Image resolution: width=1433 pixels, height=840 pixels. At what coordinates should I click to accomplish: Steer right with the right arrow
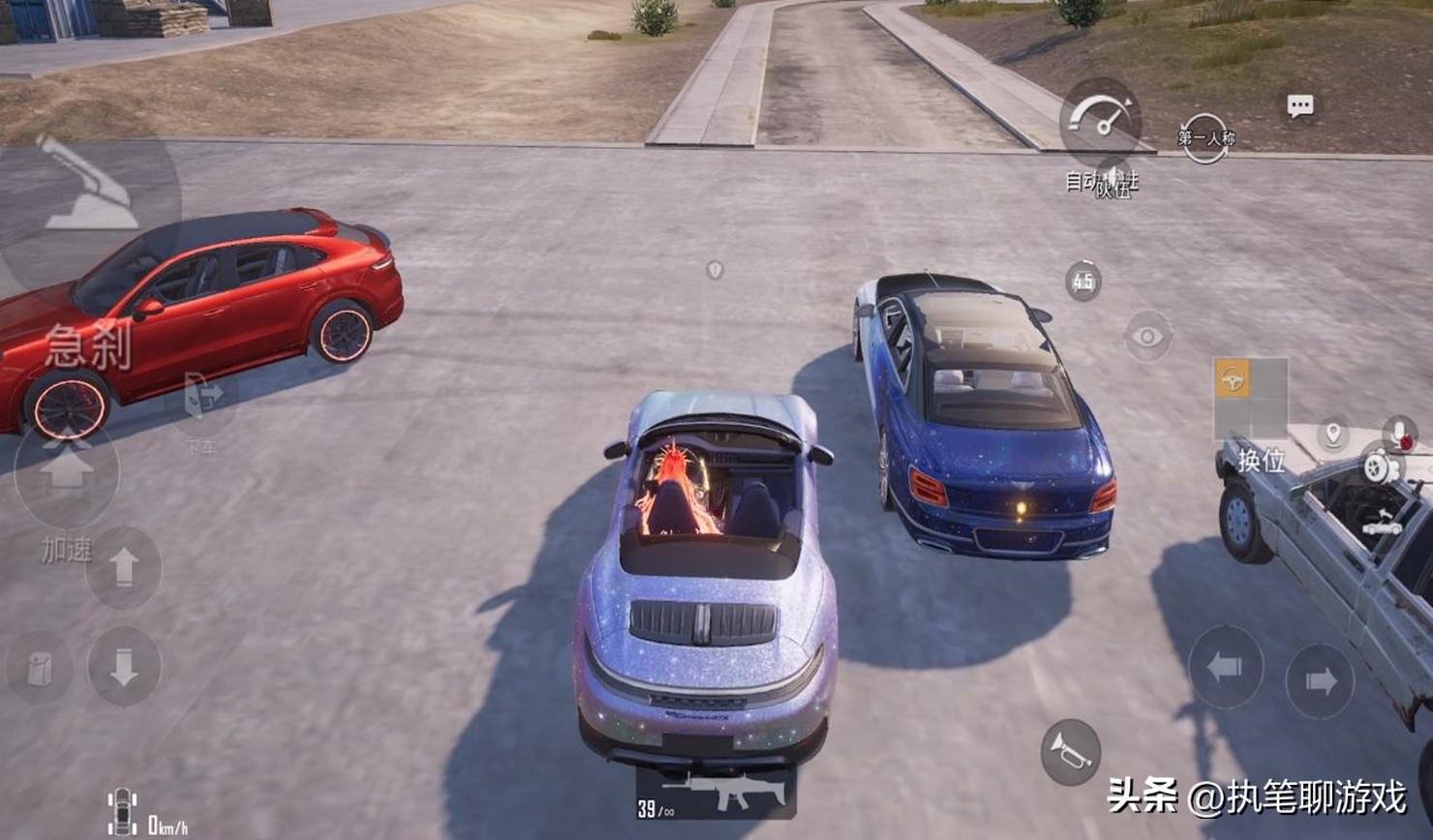point(1320,681)
